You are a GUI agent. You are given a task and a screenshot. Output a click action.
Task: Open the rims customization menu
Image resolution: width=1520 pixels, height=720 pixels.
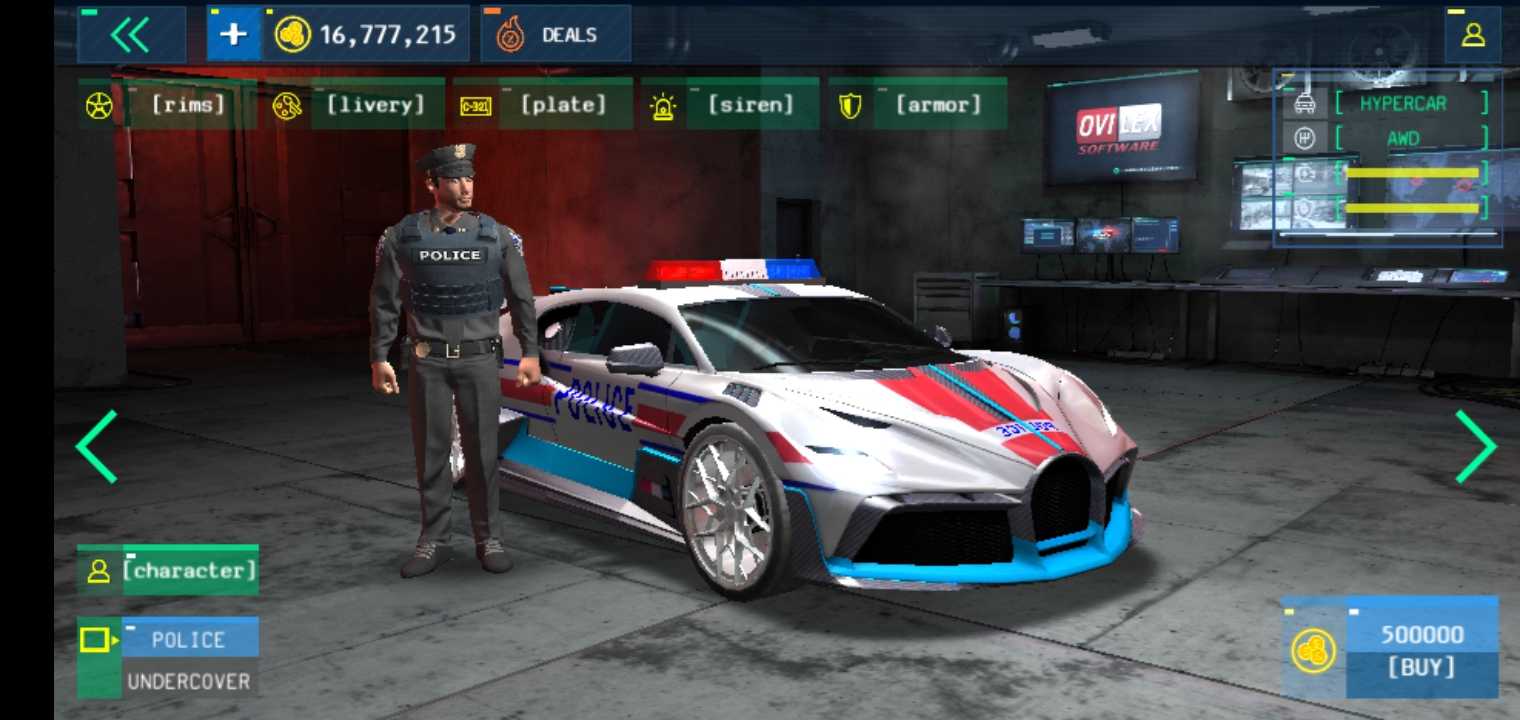(x=98, y=103)
